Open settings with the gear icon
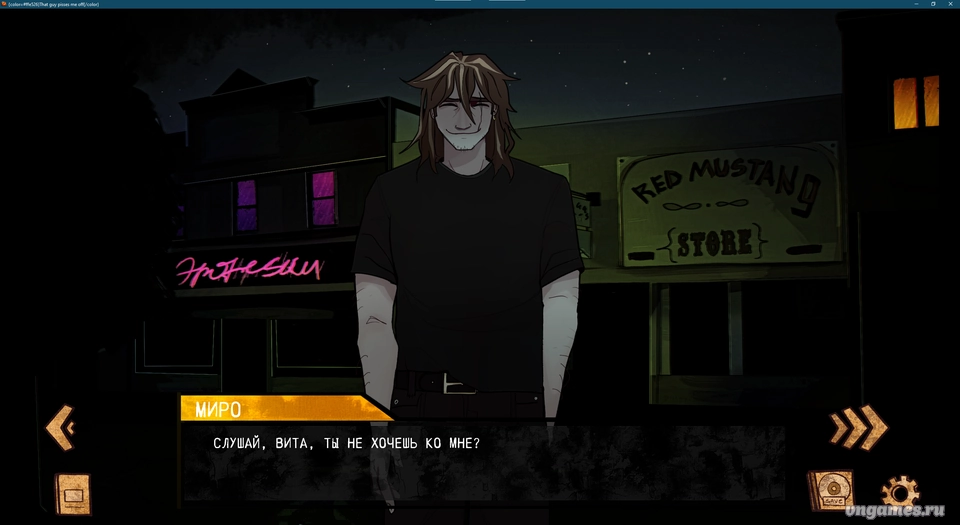The image size is (960, 525). coord(899,493)
